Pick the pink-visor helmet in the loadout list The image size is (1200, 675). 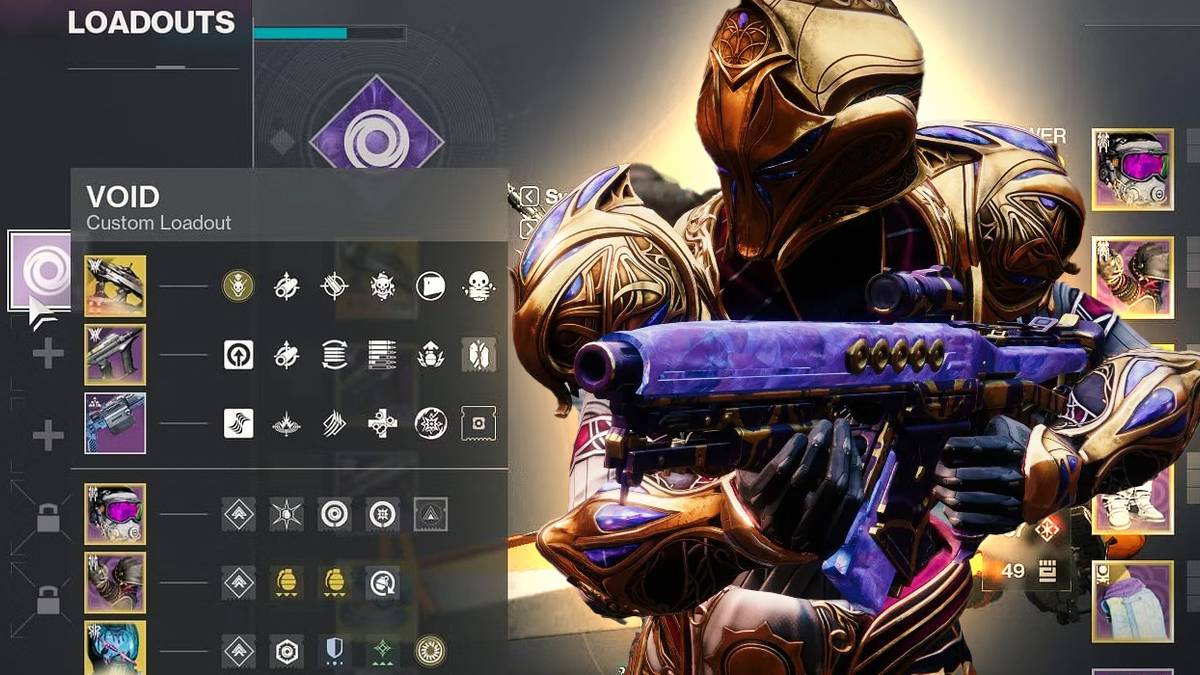click(x=115, y=514)
